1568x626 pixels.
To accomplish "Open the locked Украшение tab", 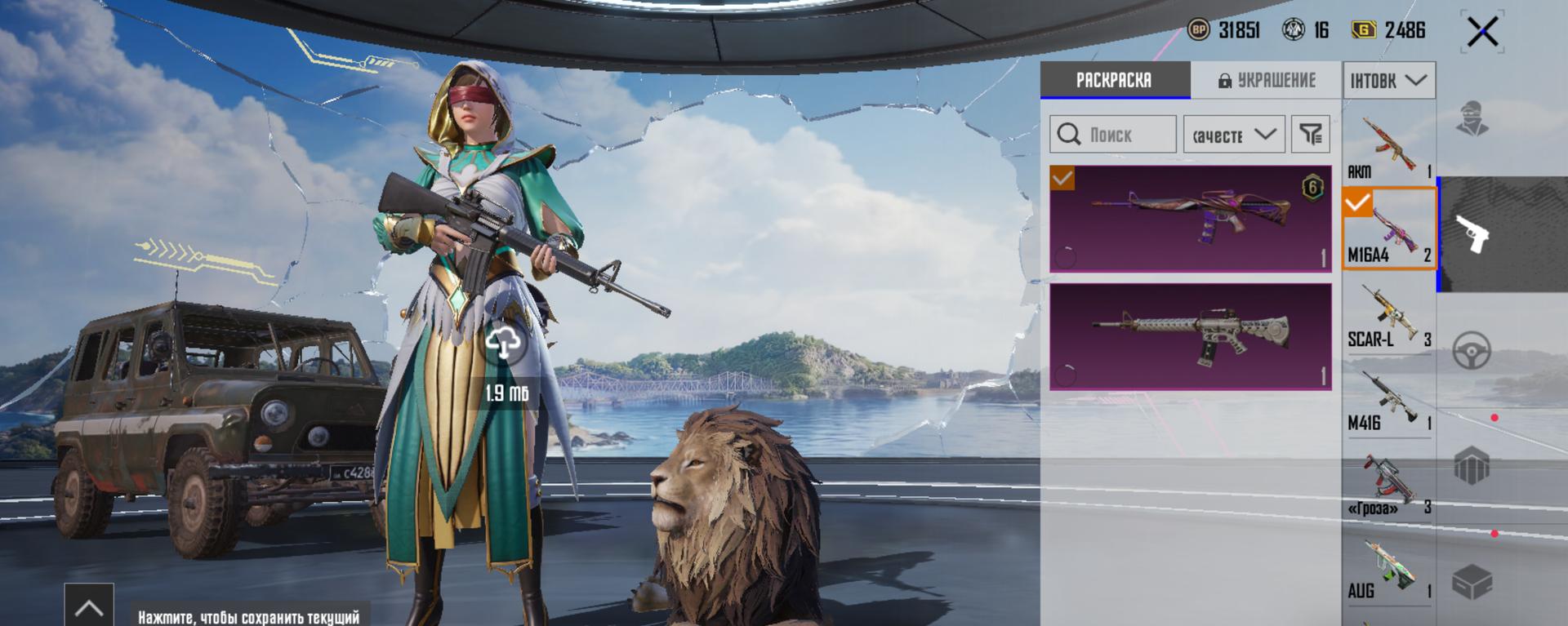I will coord(1267,80).
